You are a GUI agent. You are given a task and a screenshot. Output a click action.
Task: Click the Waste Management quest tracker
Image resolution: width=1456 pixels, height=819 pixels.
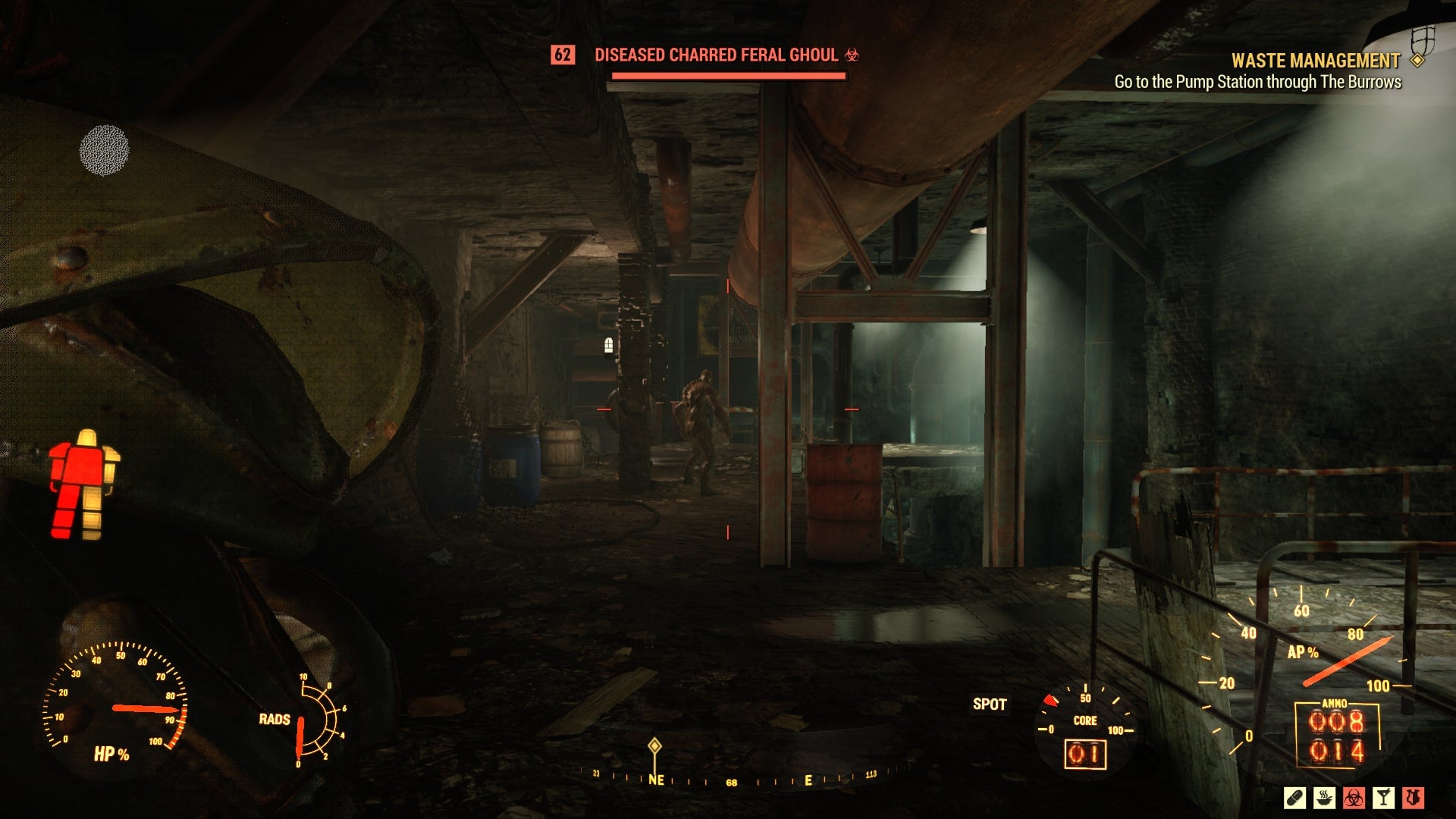pos(1315,61)
